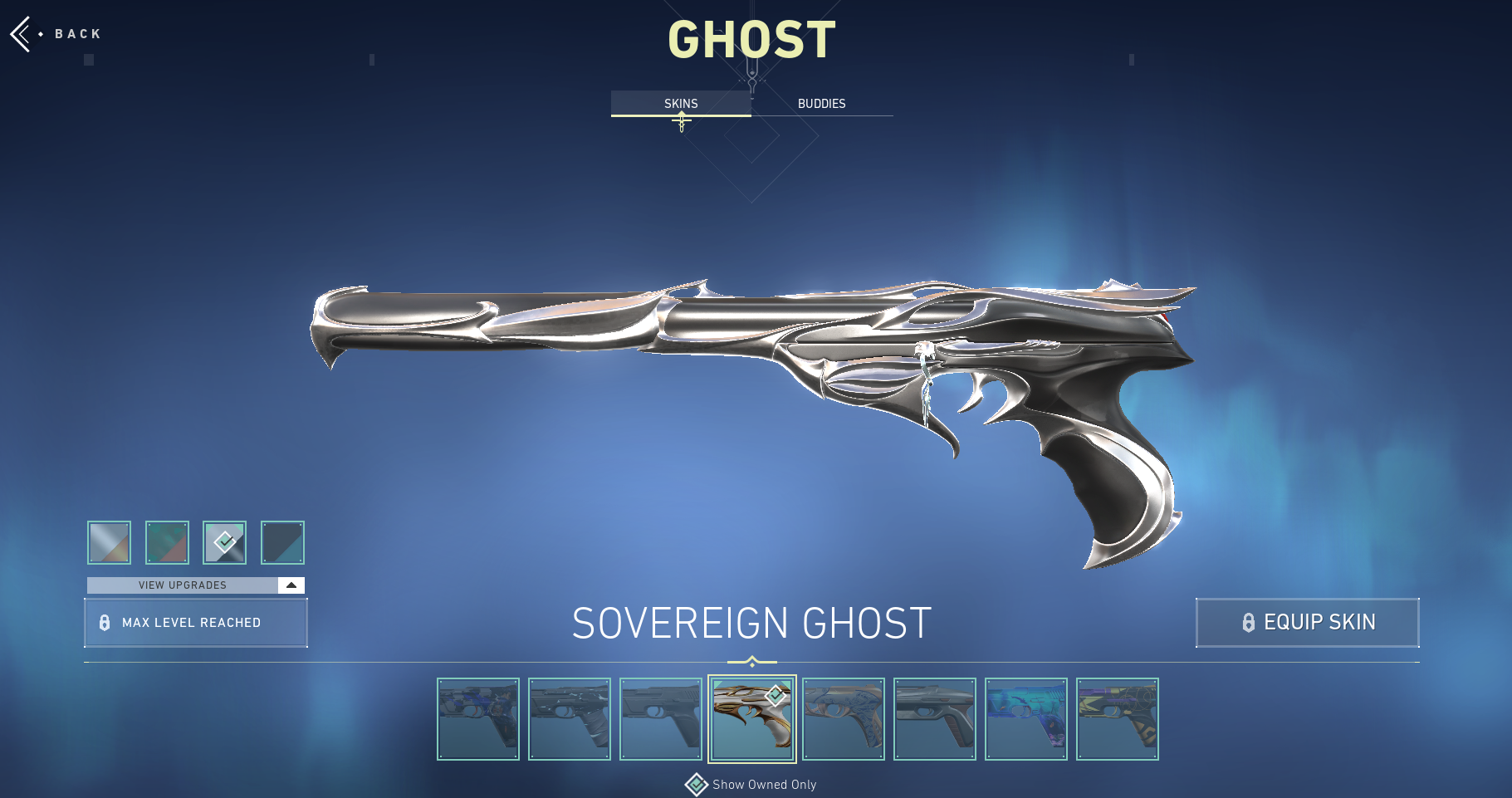Viewport: 1512px width, 798px height.
Task: Select the plain dark default ghost thumbnail
Action: coord(661,719)
